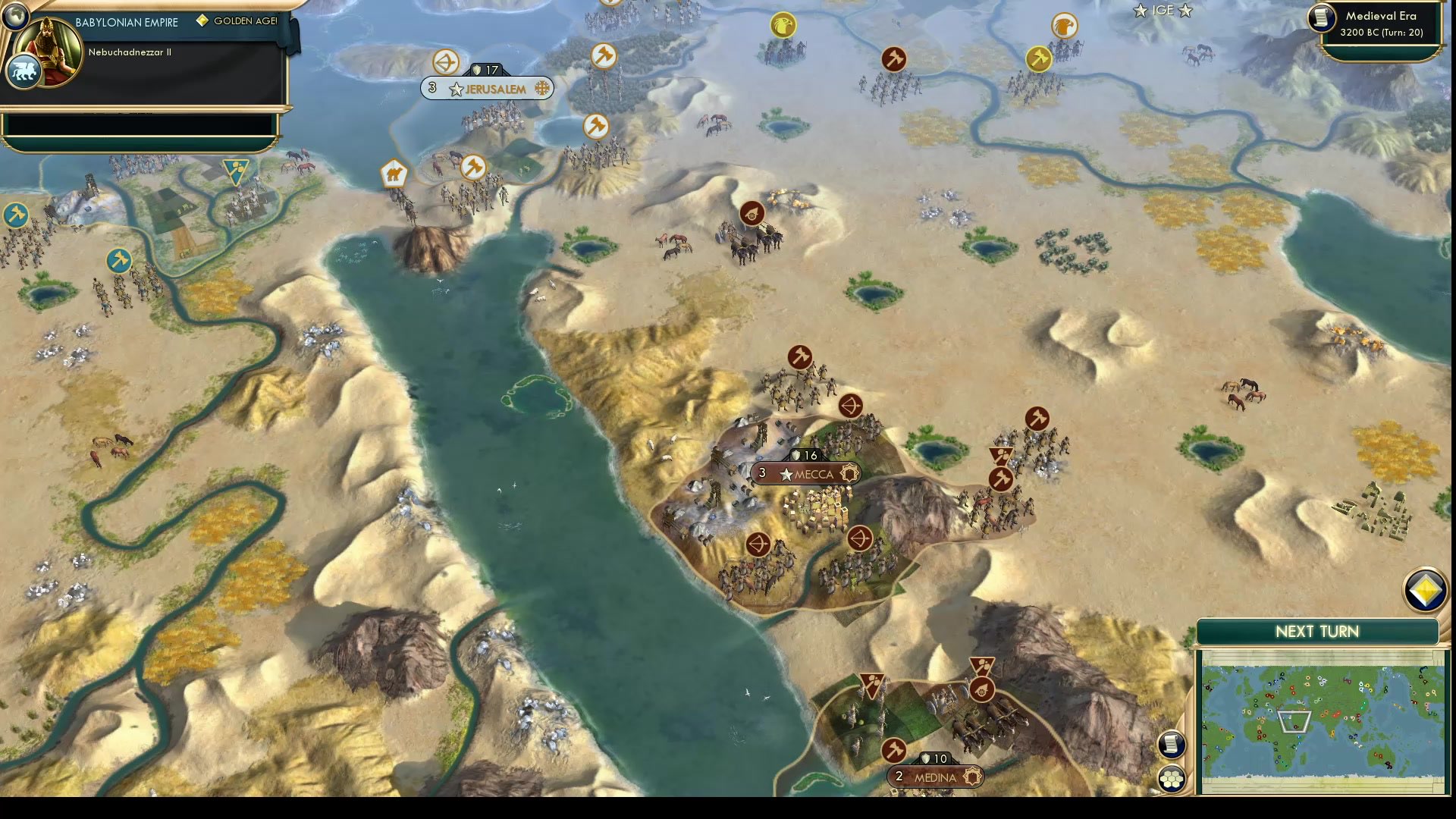Open Medina's city screen from its banner
This screenshot has height=819, width=1456.
tap(937, 777)
